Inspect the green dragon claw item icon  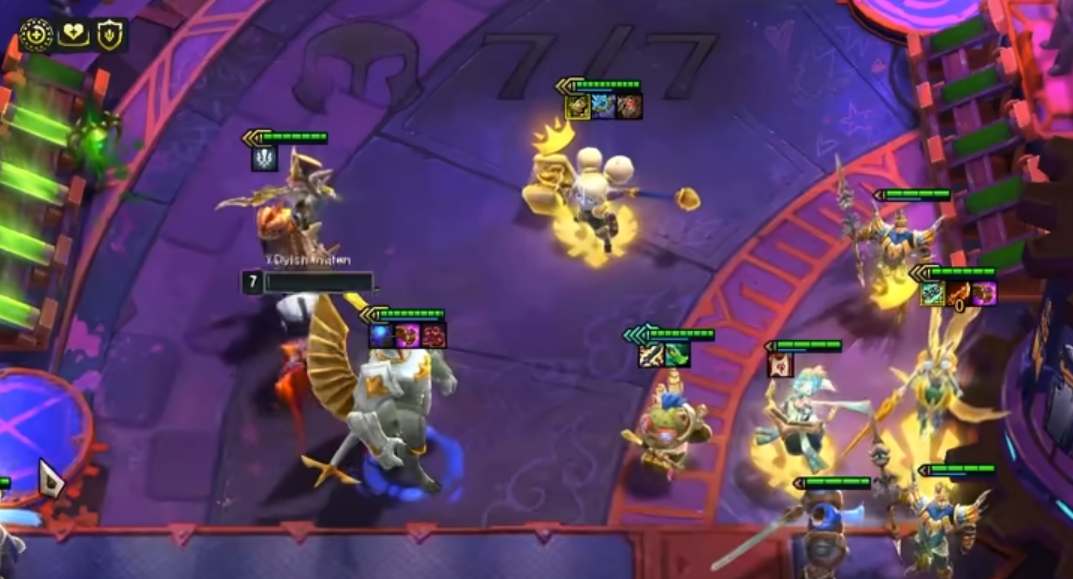click(677, 354)
